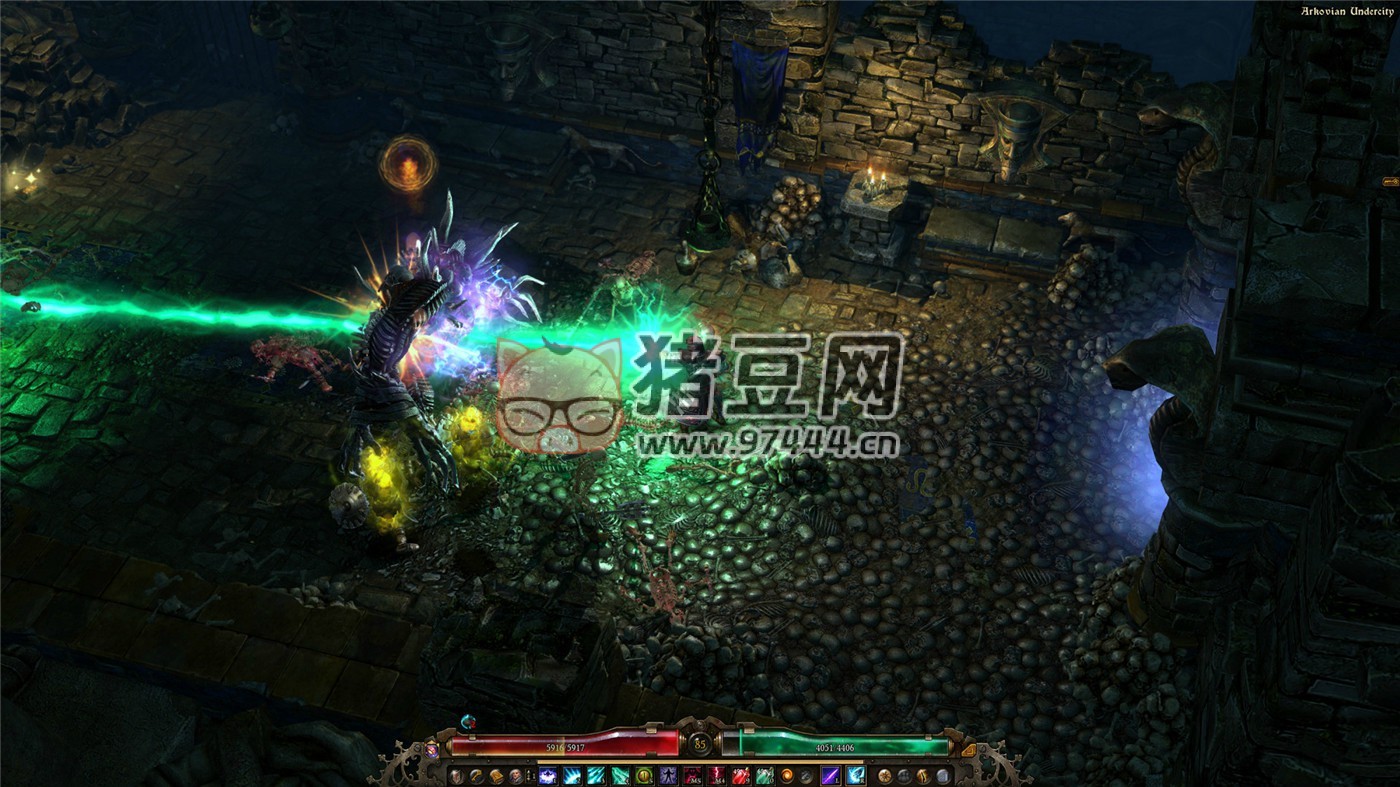Open the character window via the portrait icon

(x=515, y=776)
